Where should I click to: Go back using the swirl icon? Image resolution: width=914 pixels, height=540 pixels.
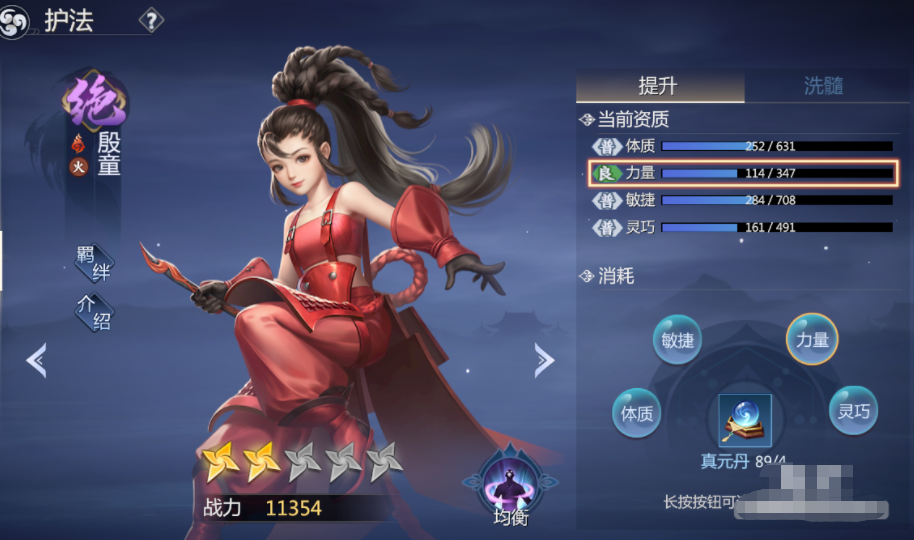16,23
